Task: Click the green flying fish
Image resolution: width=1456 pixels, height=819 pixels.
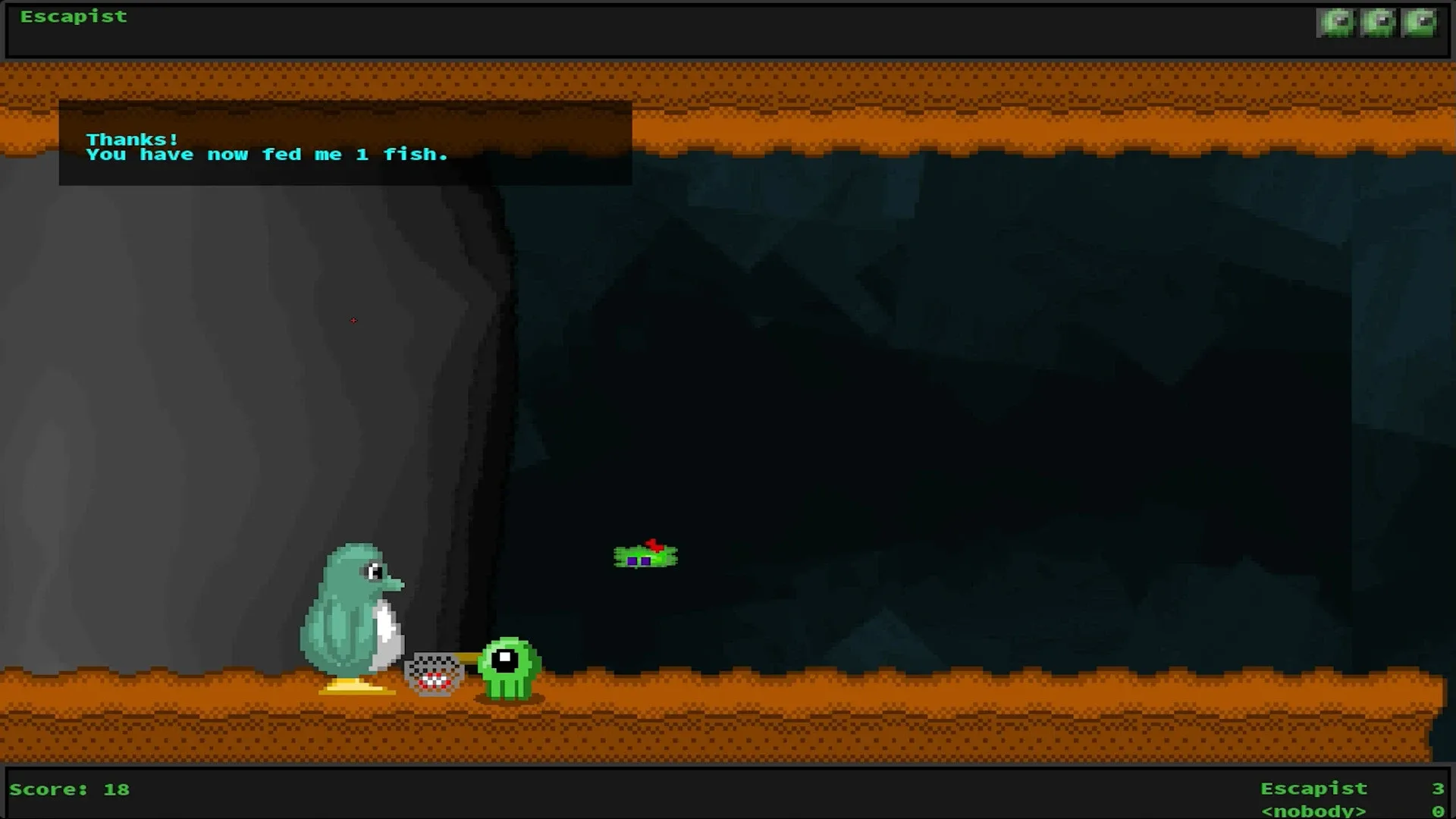Action: (x=645, y=556)
